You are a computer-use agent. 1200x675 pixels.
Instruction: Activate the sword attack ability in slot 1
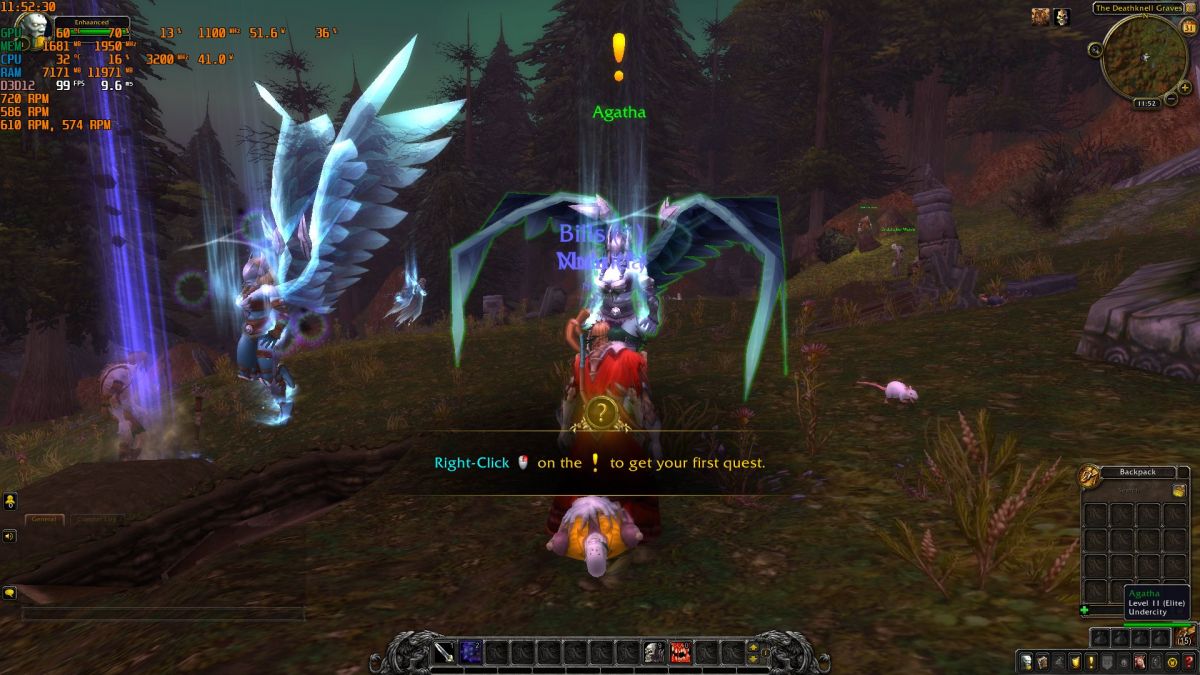(x=445, y=653)
